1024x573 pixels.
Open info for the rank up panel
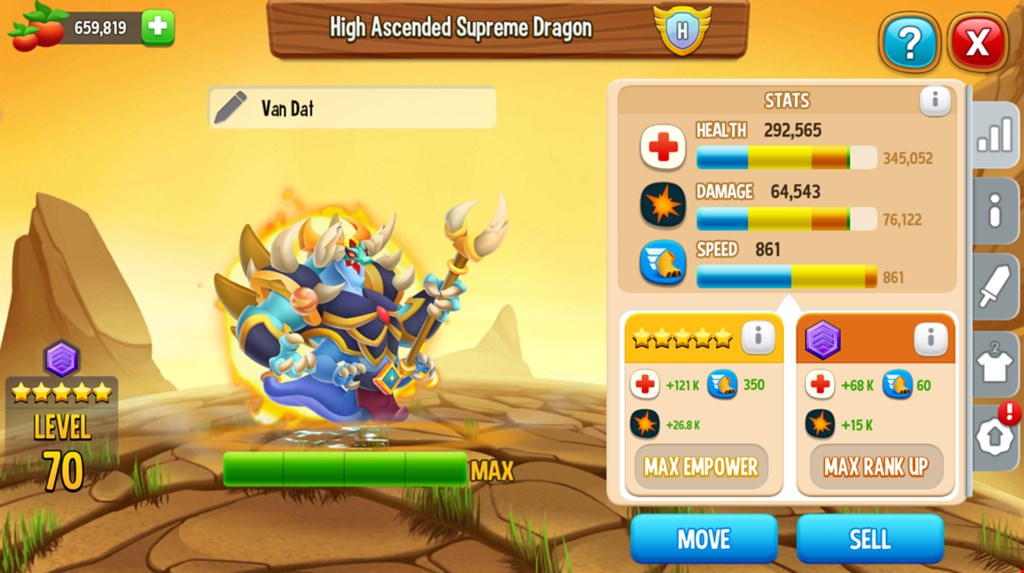click(930, 338)
